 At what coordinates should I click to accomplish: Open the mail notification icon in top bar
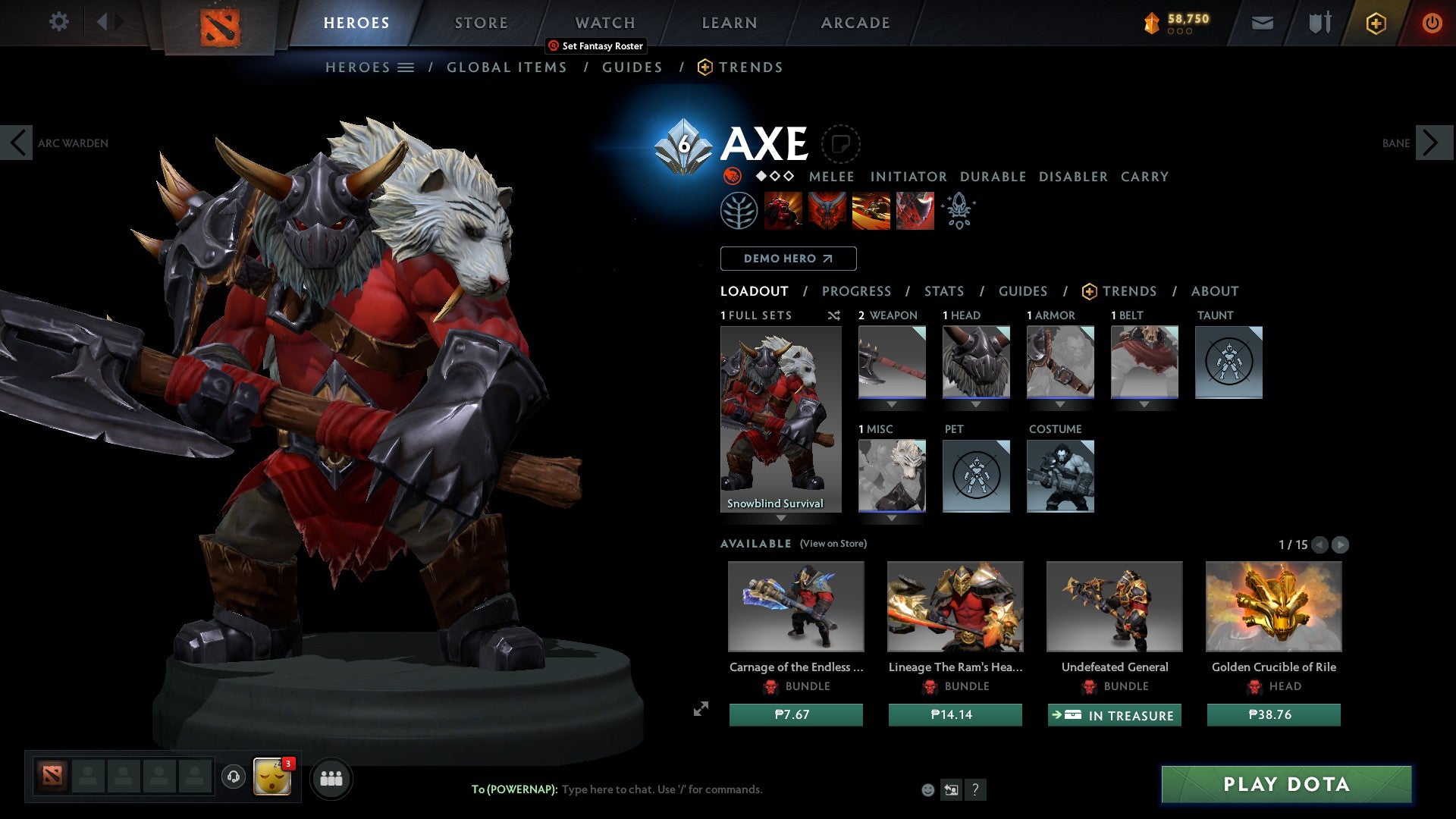coord(1263,23)
